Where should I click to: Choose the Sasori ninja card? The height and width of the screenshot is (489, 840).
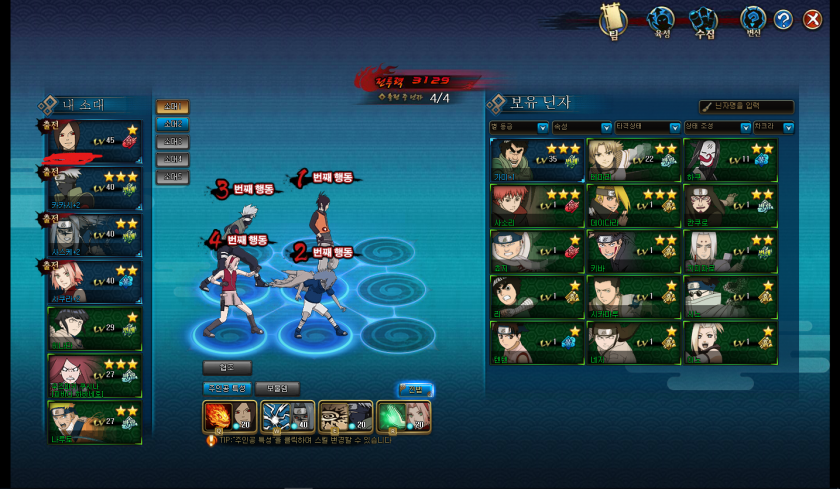[535, 205]
